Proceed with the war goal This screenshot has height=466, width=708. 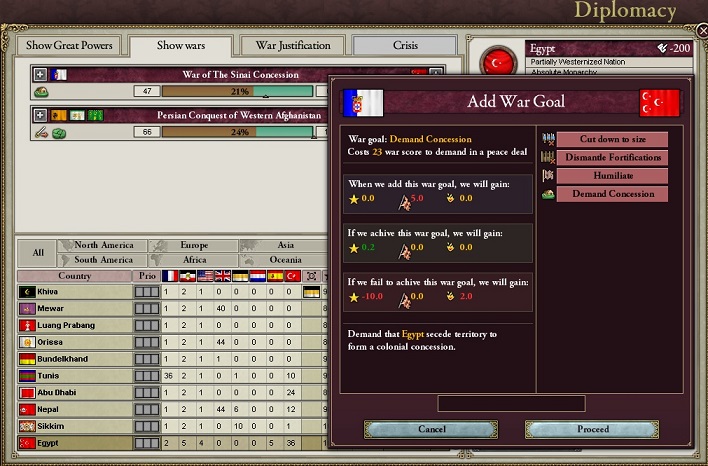coord(592,429)
